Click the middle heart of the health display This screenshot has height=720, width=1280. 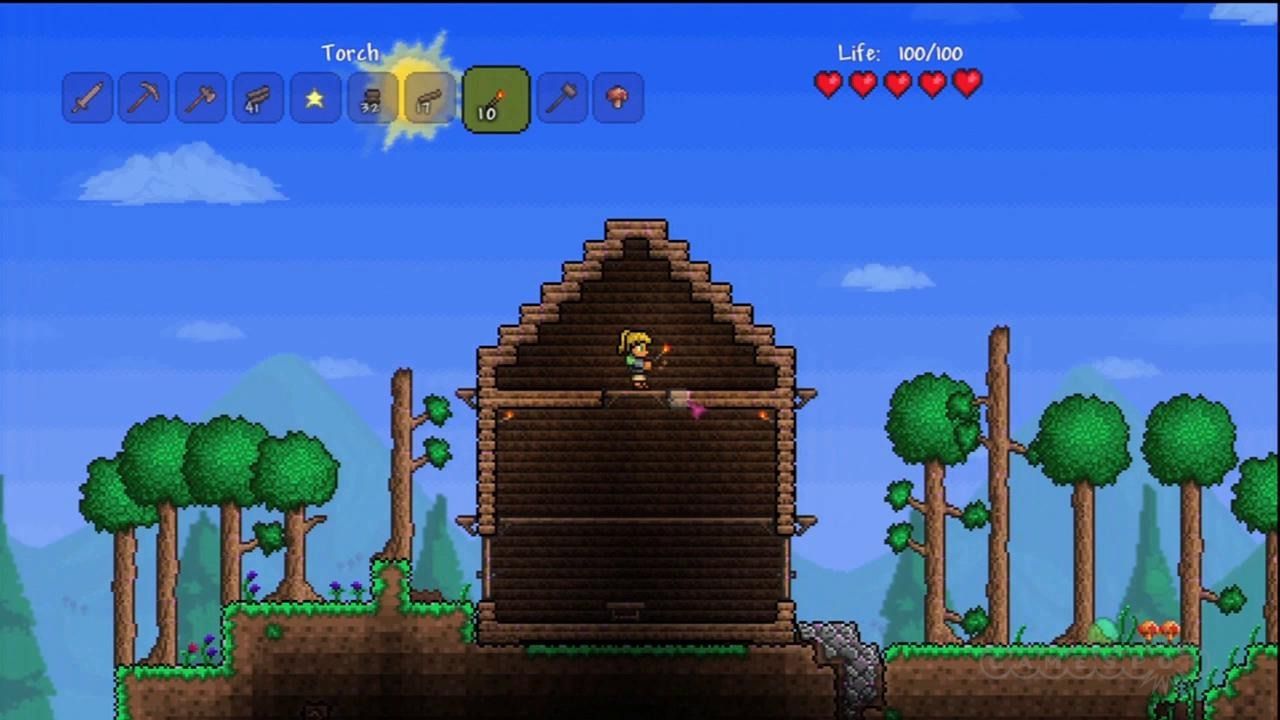click(x=897, y=85)
